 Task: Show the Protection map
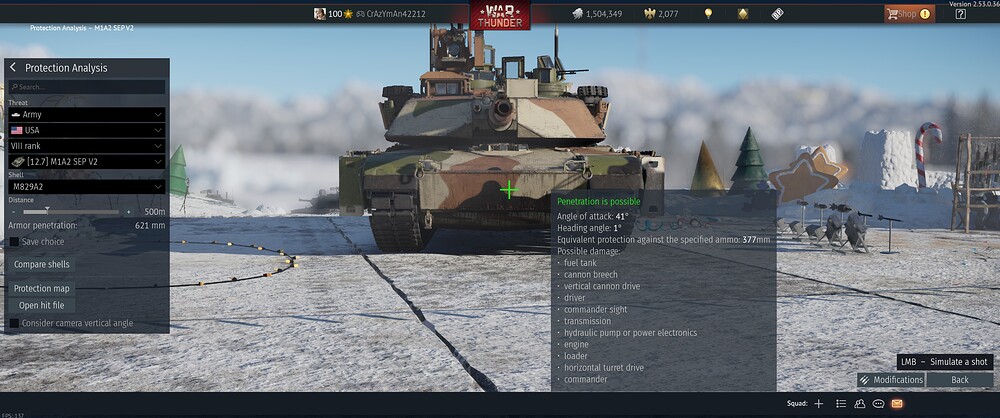(42, 288)
